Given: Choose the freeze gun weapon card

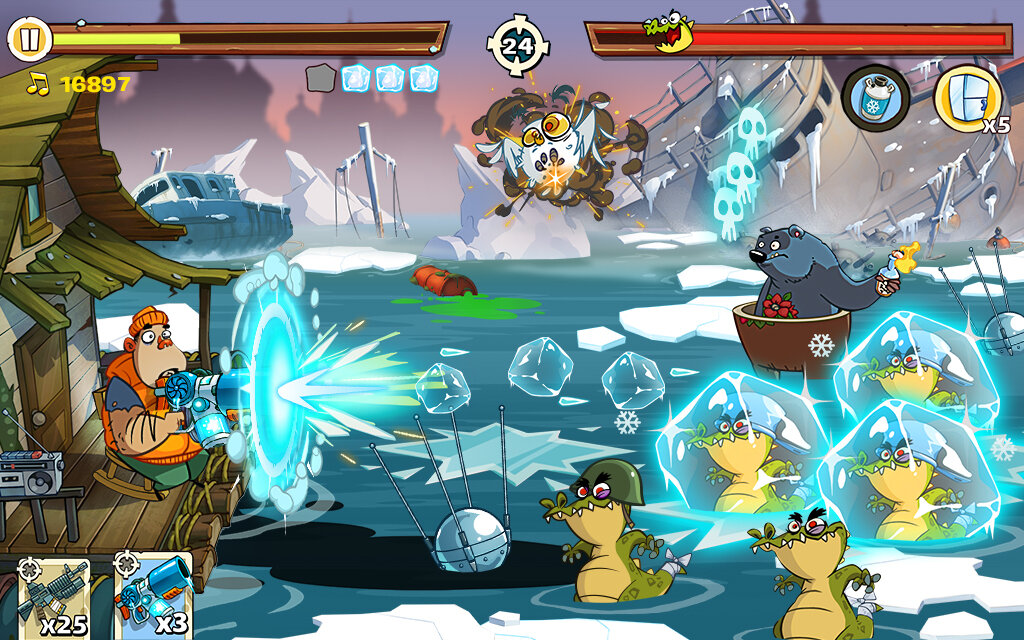Looking at the screenshot, I should pyautogui.click(x=152, y=598).
